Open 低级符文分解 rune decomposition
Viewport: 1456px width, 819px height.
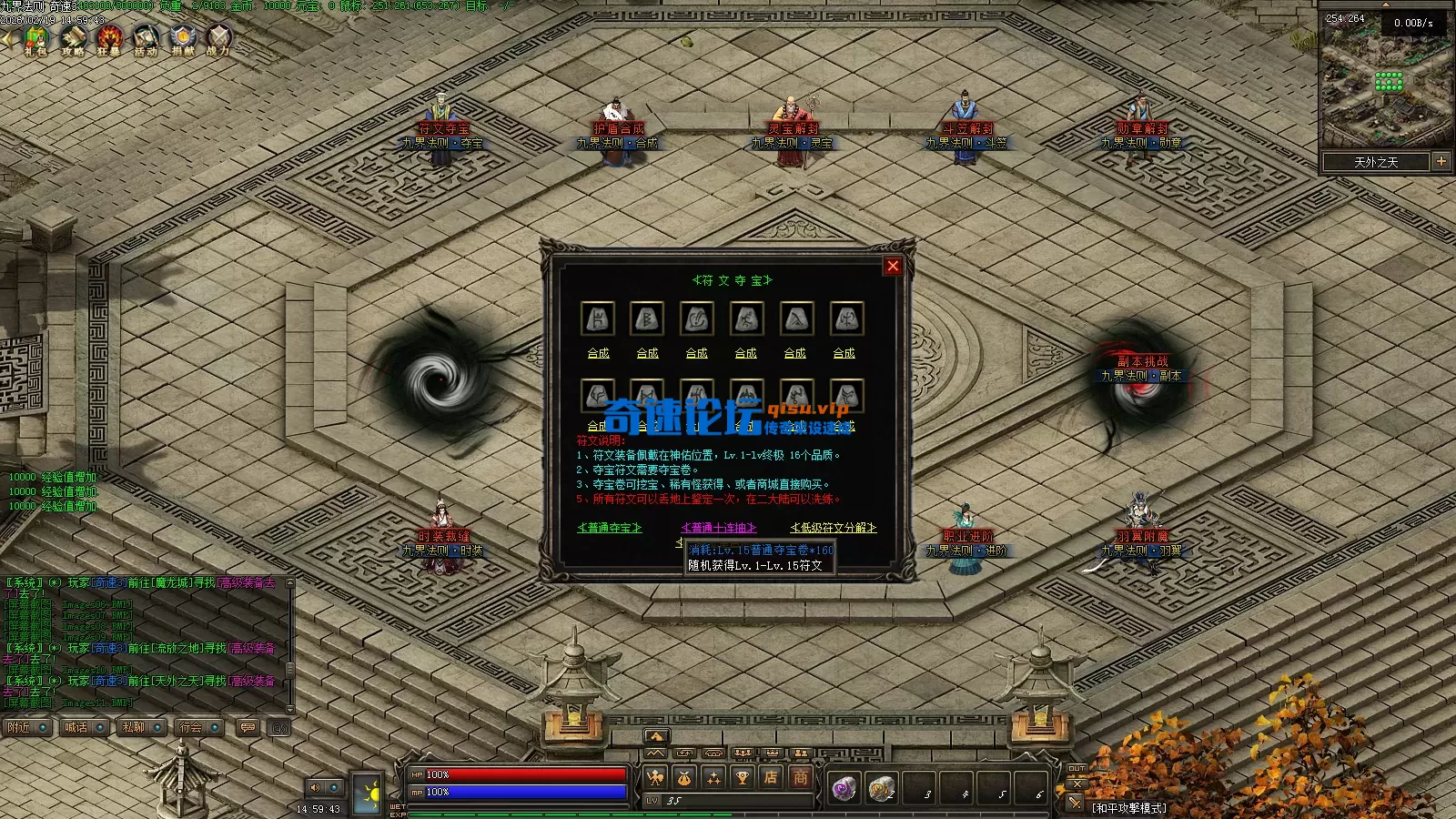click(x=834, y=528)
